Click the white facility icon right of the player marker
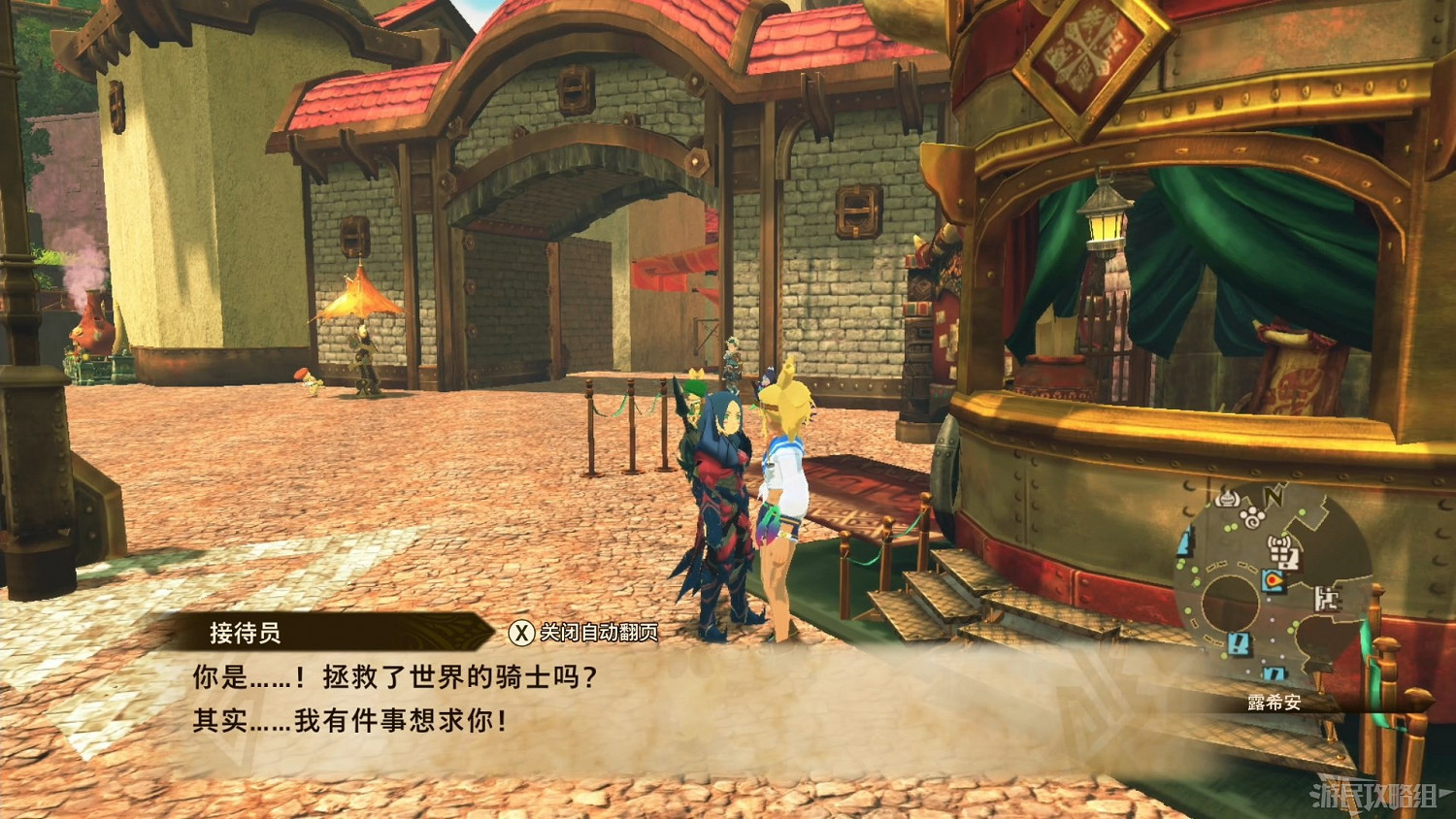This screenshot has width=1456, height=819. tap(1328, 599)
